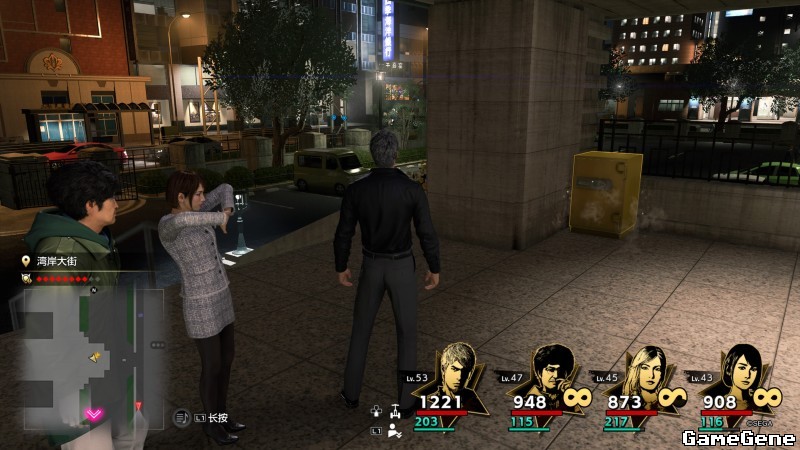Image resolution: width=800 pixels, height=450 pixels.
Task: Select the red triangle marker on the minimap
Action: coord(138,405)
